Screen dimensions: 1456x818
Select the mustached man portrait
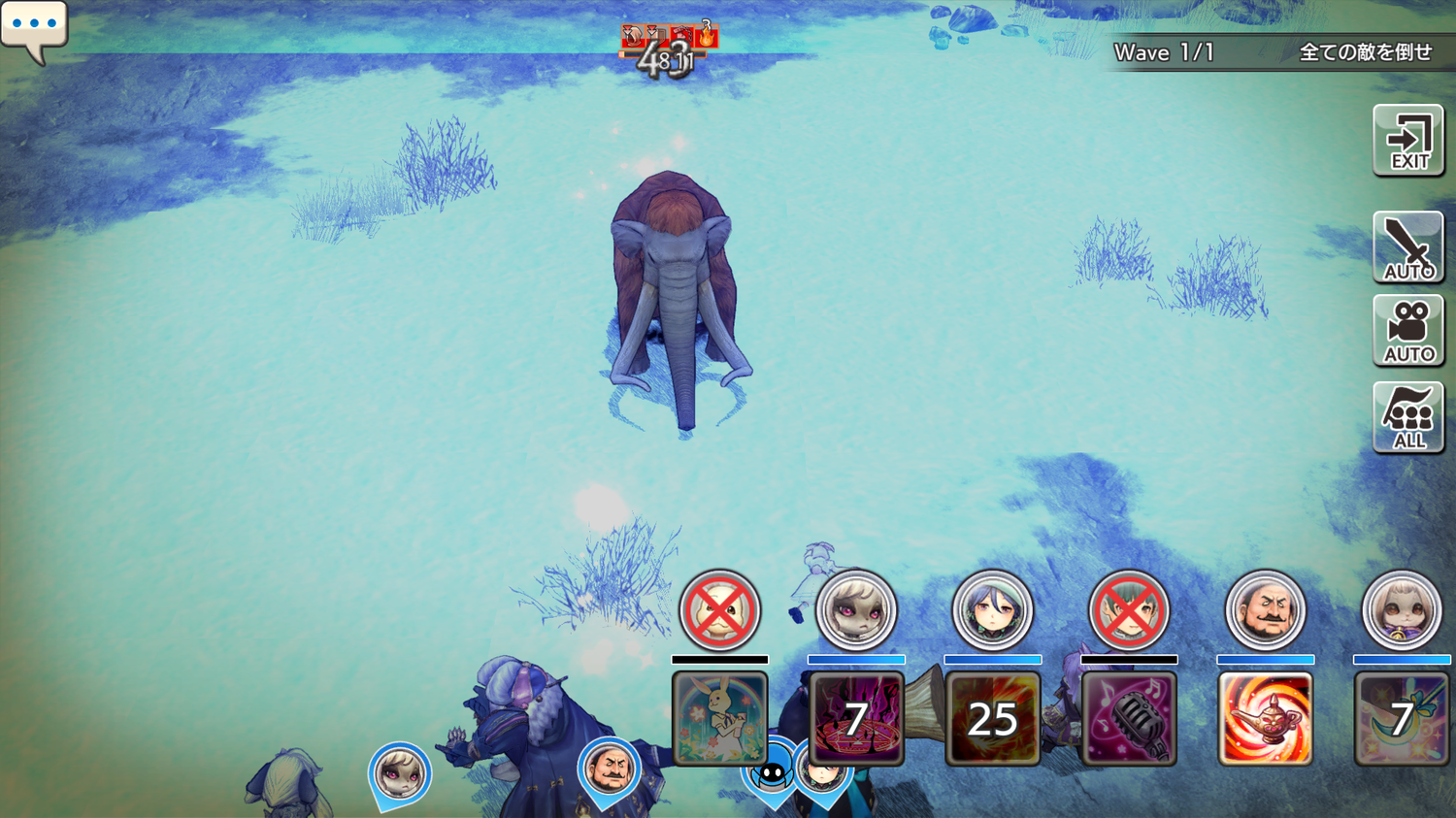[1265, 610]
